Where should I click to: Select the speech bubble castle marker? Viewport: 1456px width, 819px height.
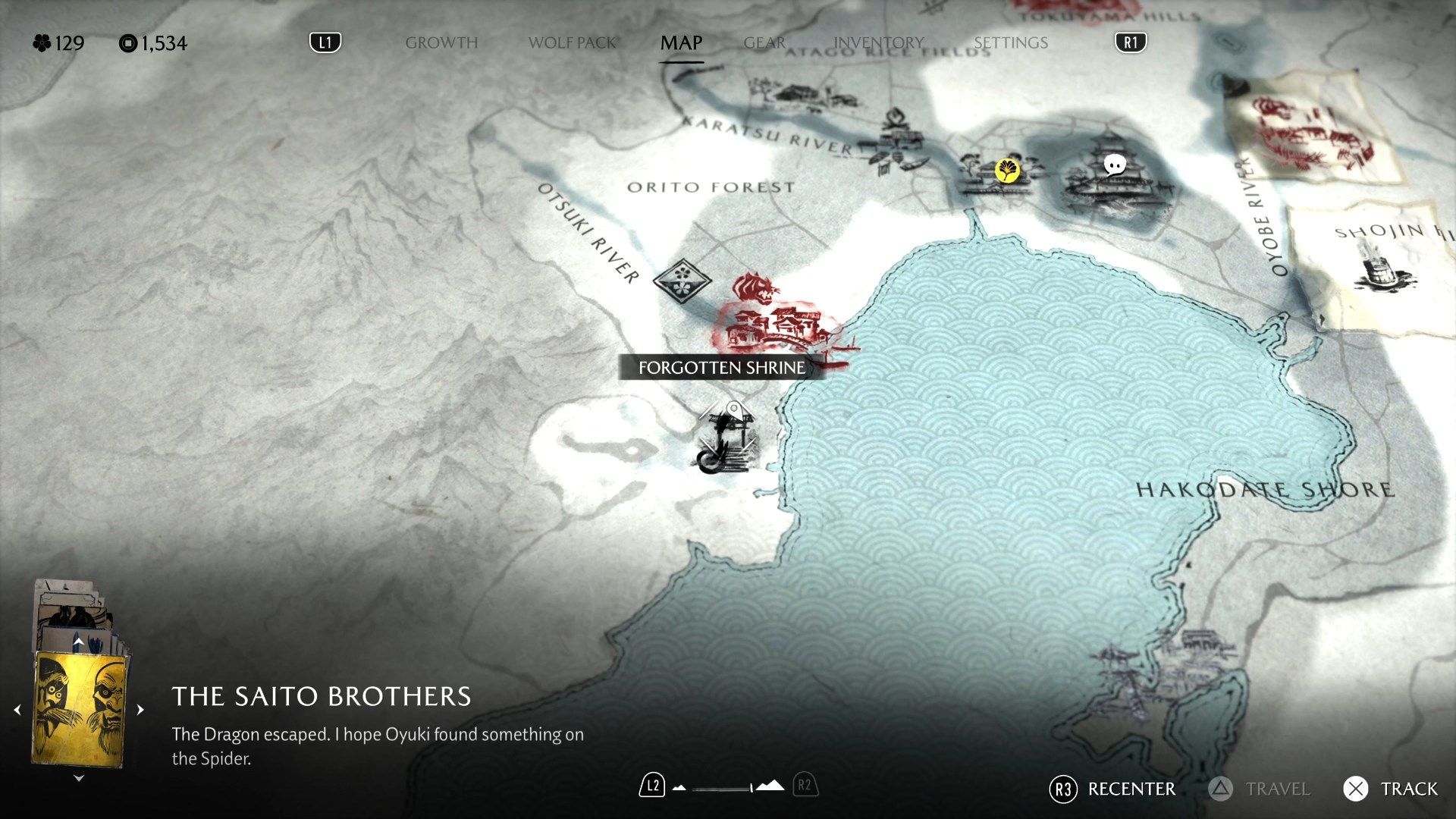1114,165
